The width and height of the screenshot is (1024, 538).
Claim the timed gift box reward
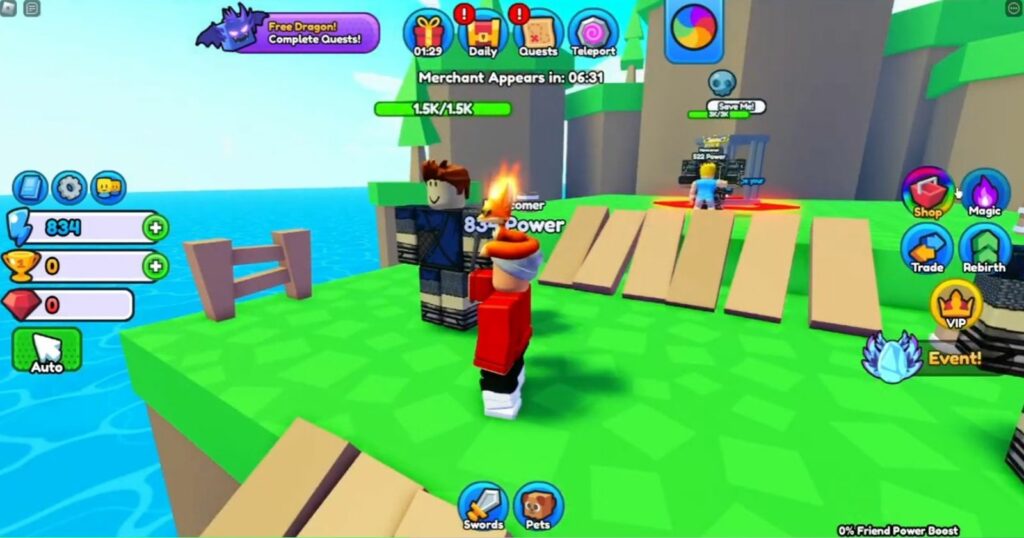coord(428,32)
